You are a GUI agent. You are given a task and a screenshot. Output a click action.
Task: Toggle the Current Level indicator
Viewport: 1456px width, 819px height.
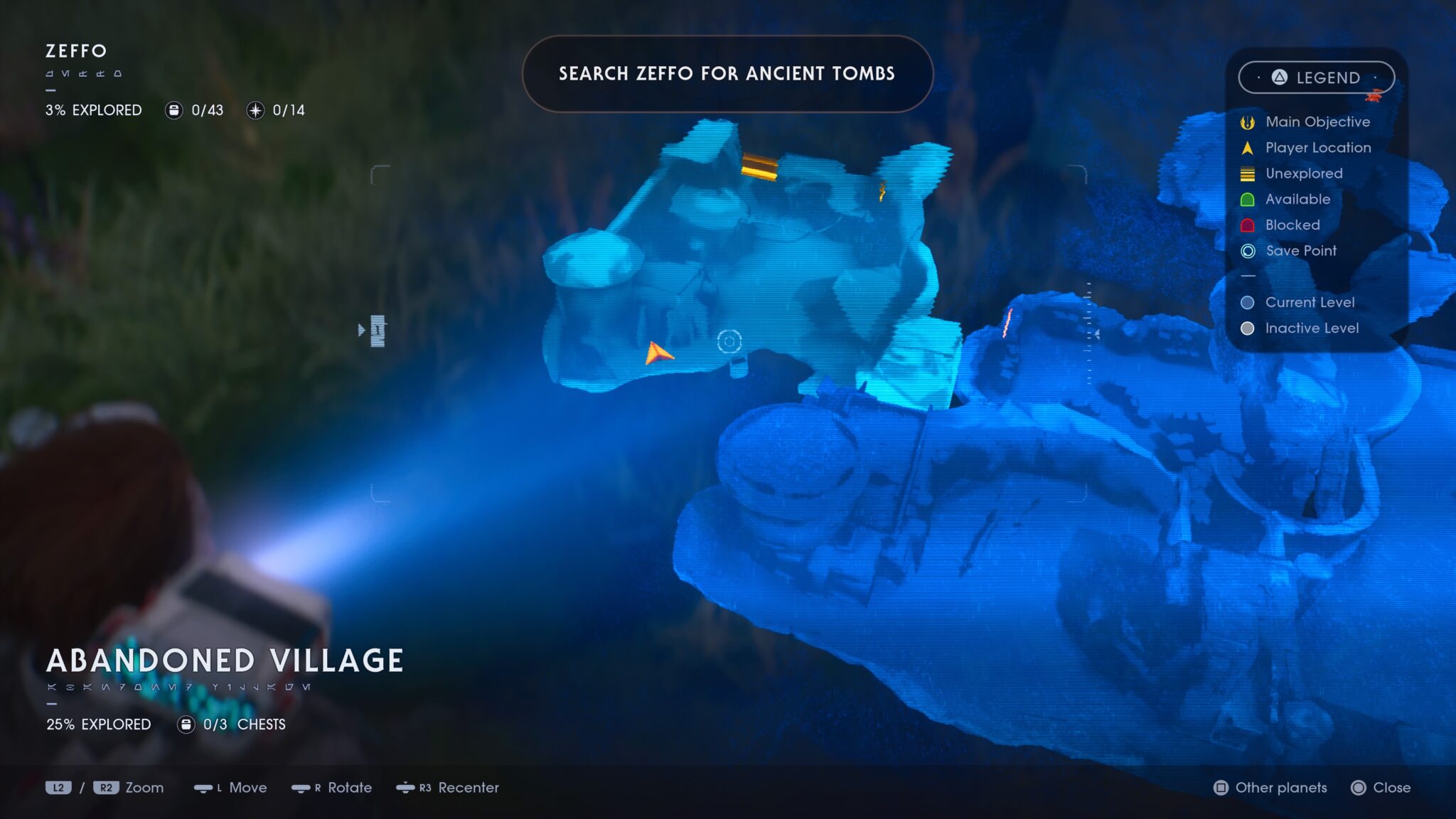[x=1247, y=302]
